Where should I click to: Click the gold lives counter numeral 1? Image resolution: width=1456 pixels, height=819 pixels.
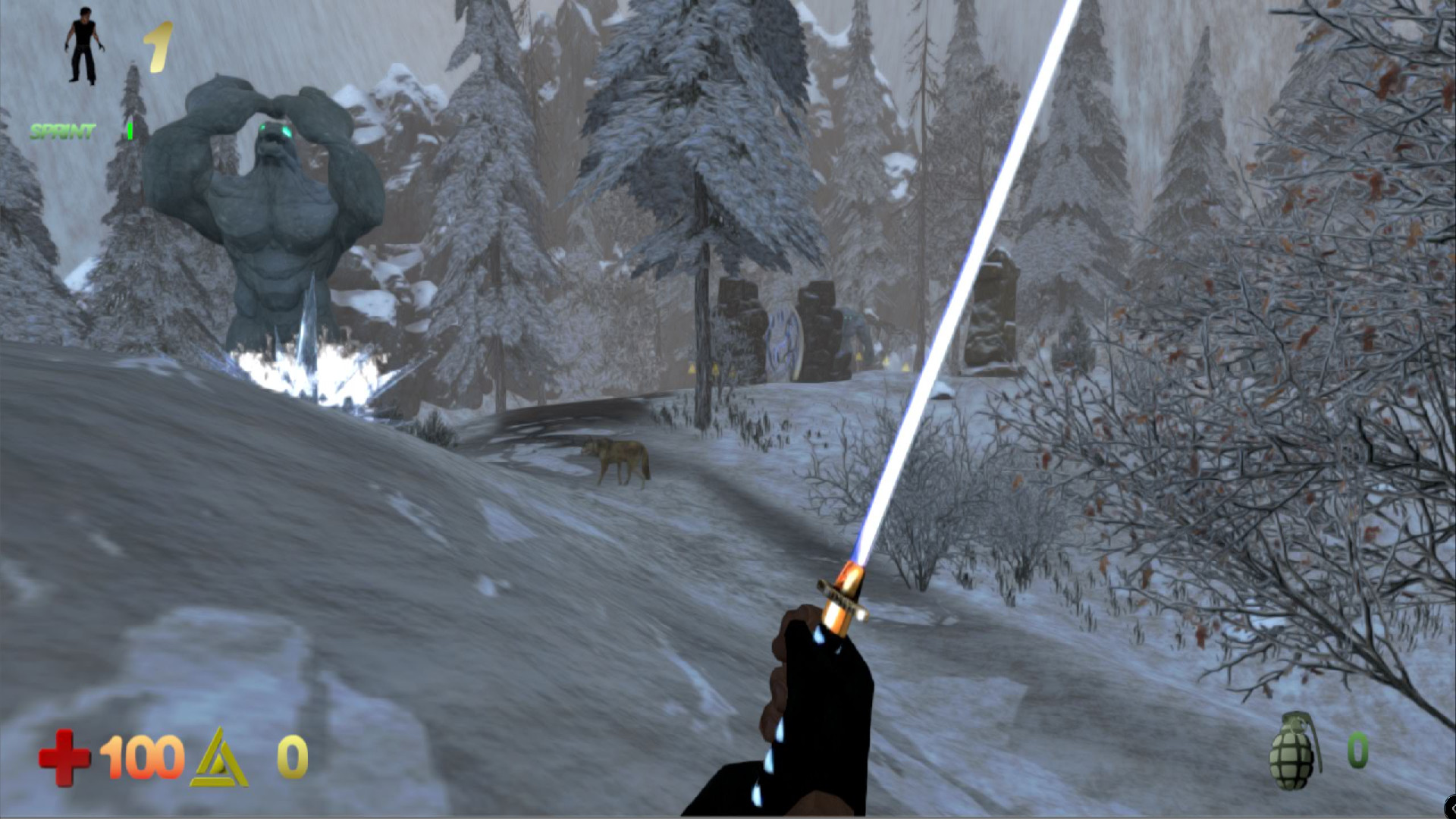[158, 44]
